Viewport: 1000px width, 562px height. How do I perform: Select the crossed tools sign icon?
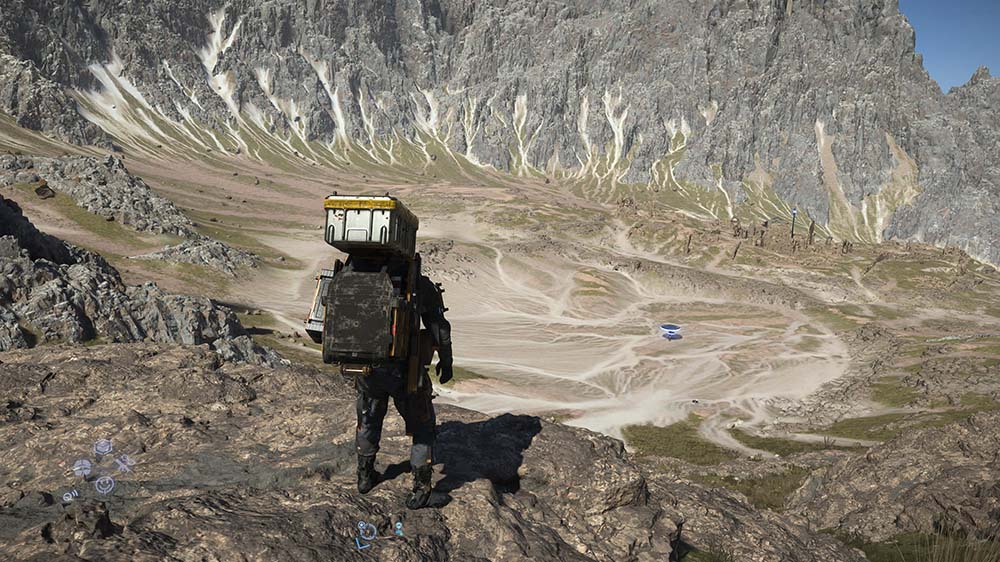pyautogui.click(x=125, y=462)
